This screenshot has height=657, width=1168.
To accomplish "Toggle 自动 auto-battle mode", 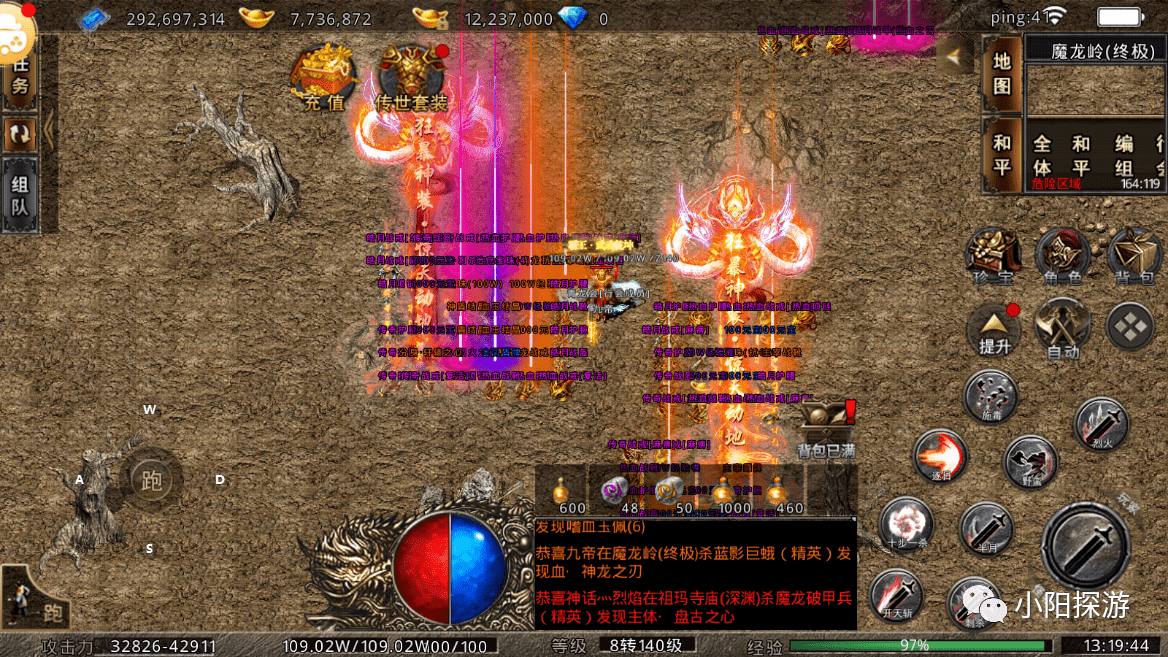I will pyautogui.click(x=1062, y=327).
